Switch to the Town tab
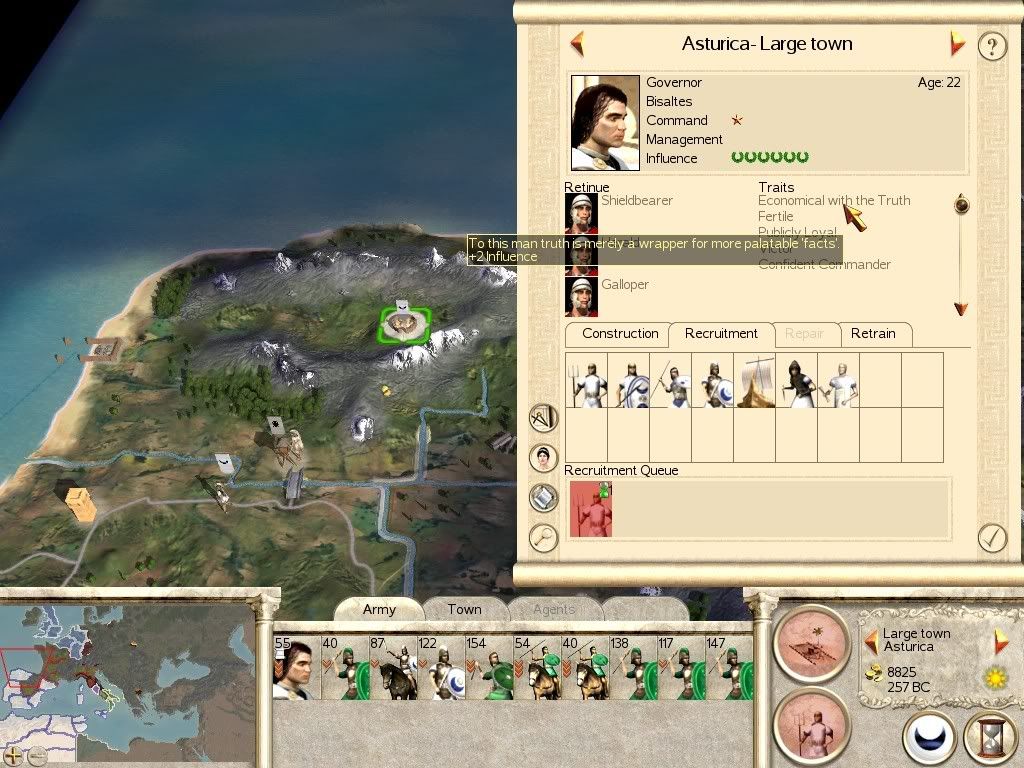 tap(464, 609)
